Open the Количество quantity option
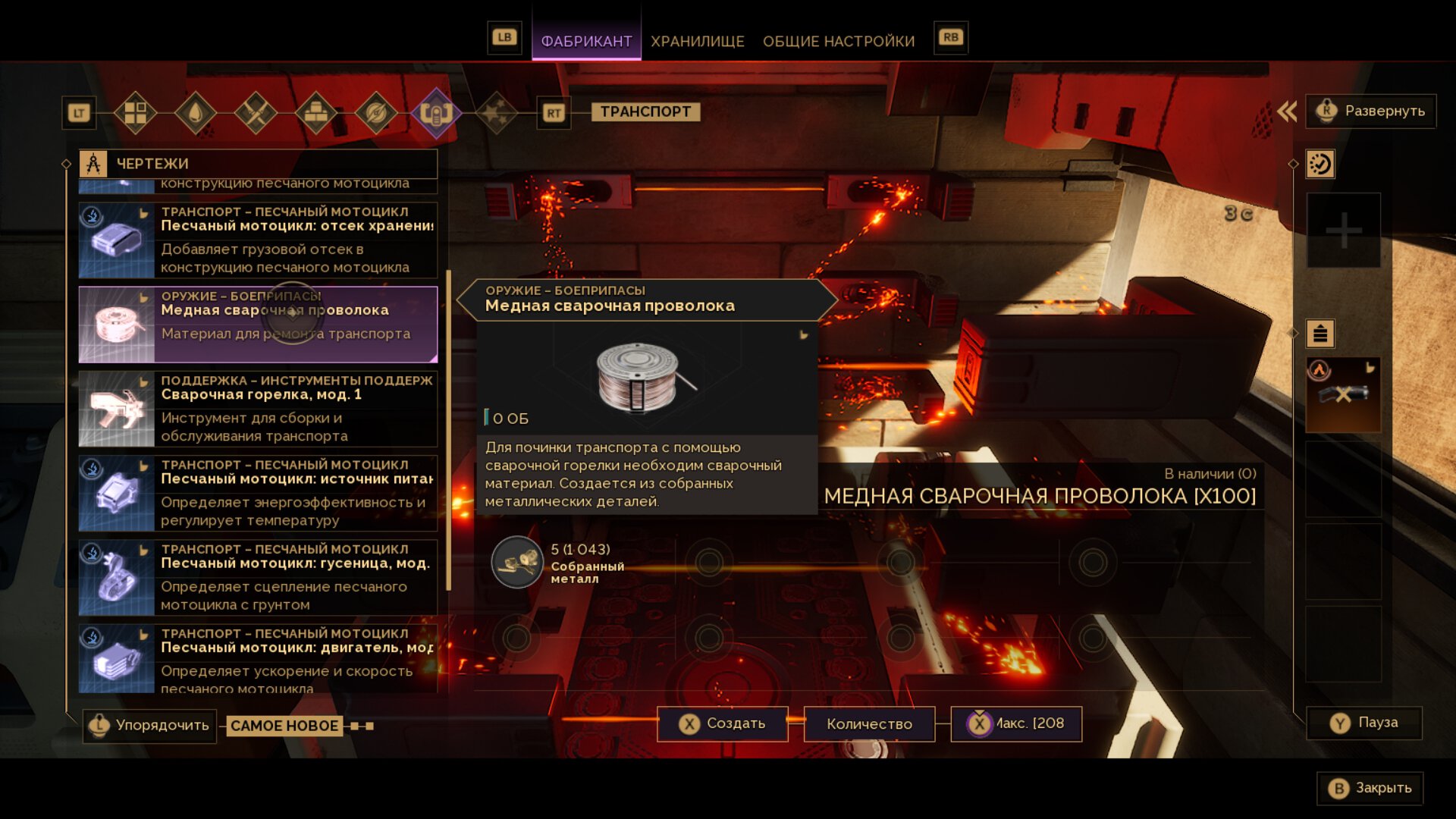1456x819 pixels. 869,723
